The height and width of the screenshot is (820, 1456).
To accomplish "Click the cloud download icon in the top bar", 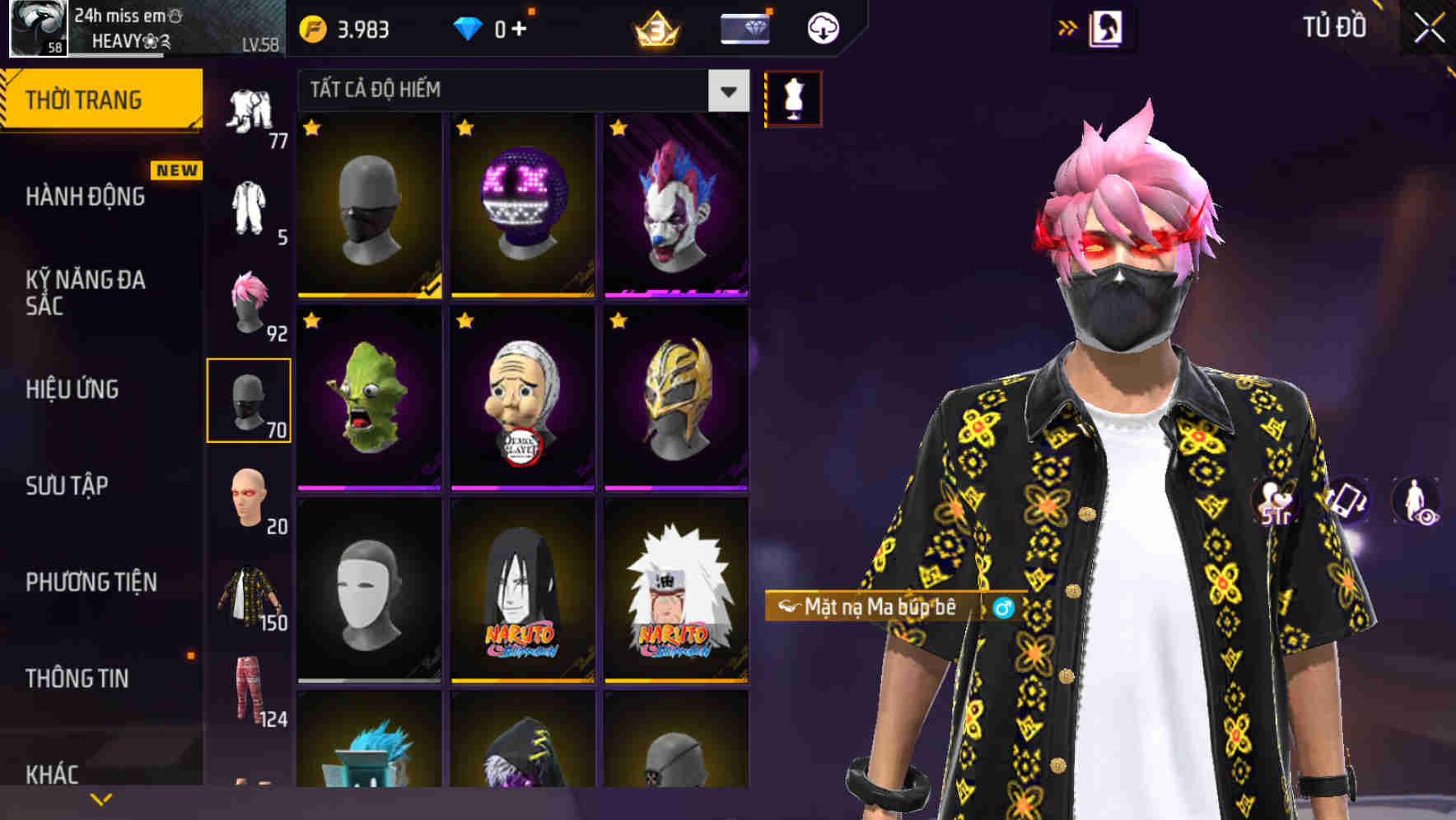I will click(x=823, y=27).
